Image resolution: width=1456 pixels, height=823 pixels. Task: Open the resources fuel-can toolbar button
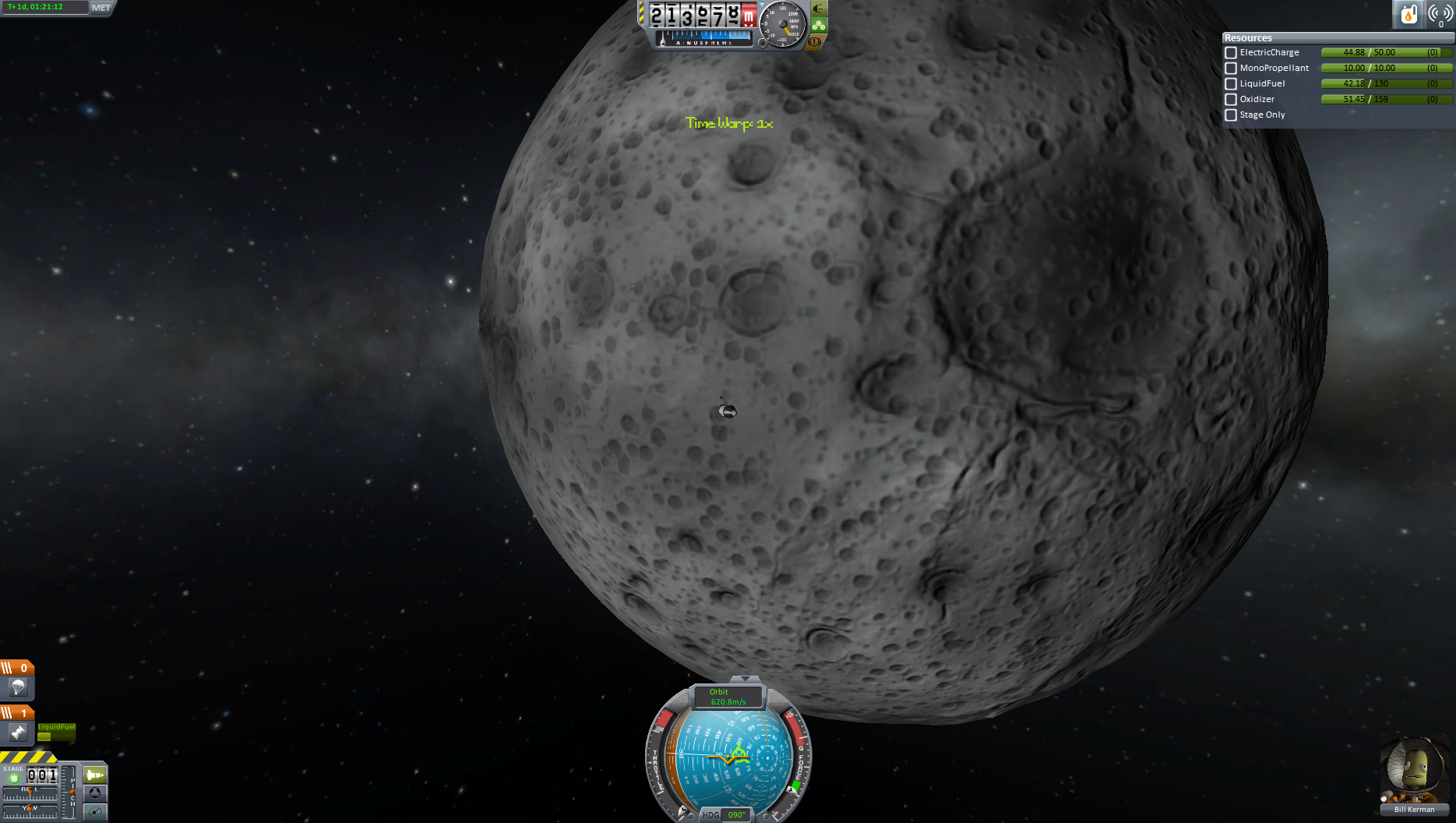coord(1408,14)
